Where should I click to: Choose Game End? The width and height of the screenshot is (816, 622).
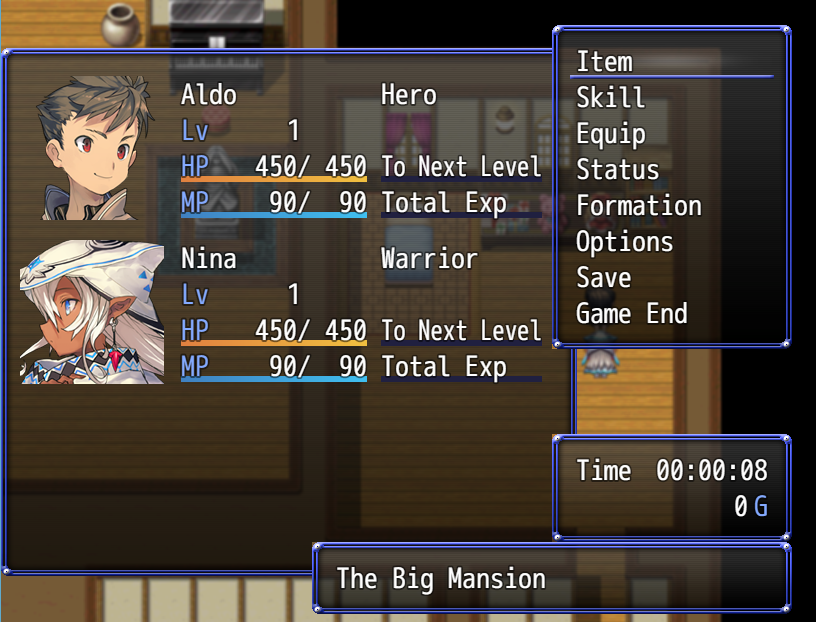point(632,314)
